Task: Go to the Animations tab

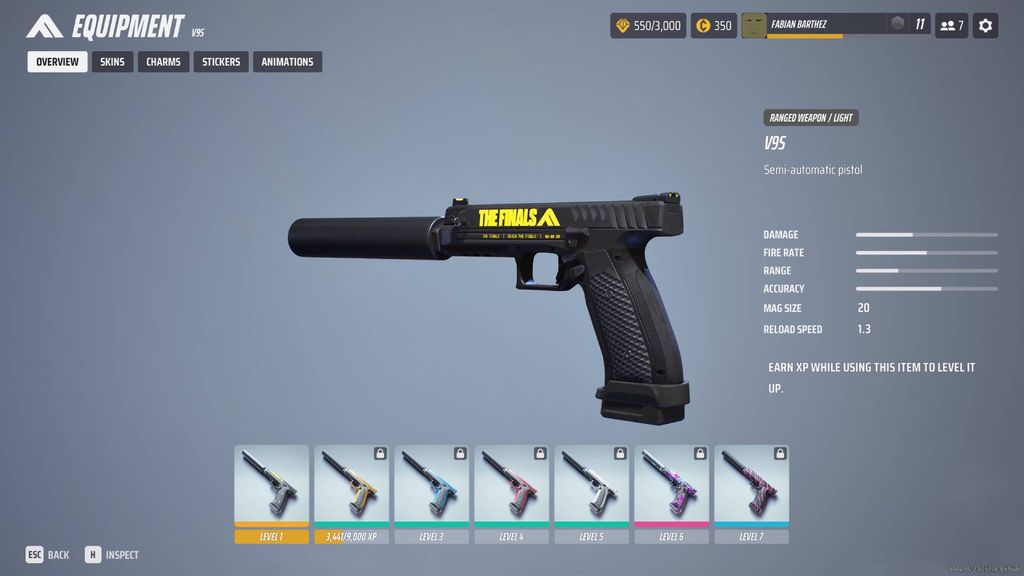Action: 287,62
